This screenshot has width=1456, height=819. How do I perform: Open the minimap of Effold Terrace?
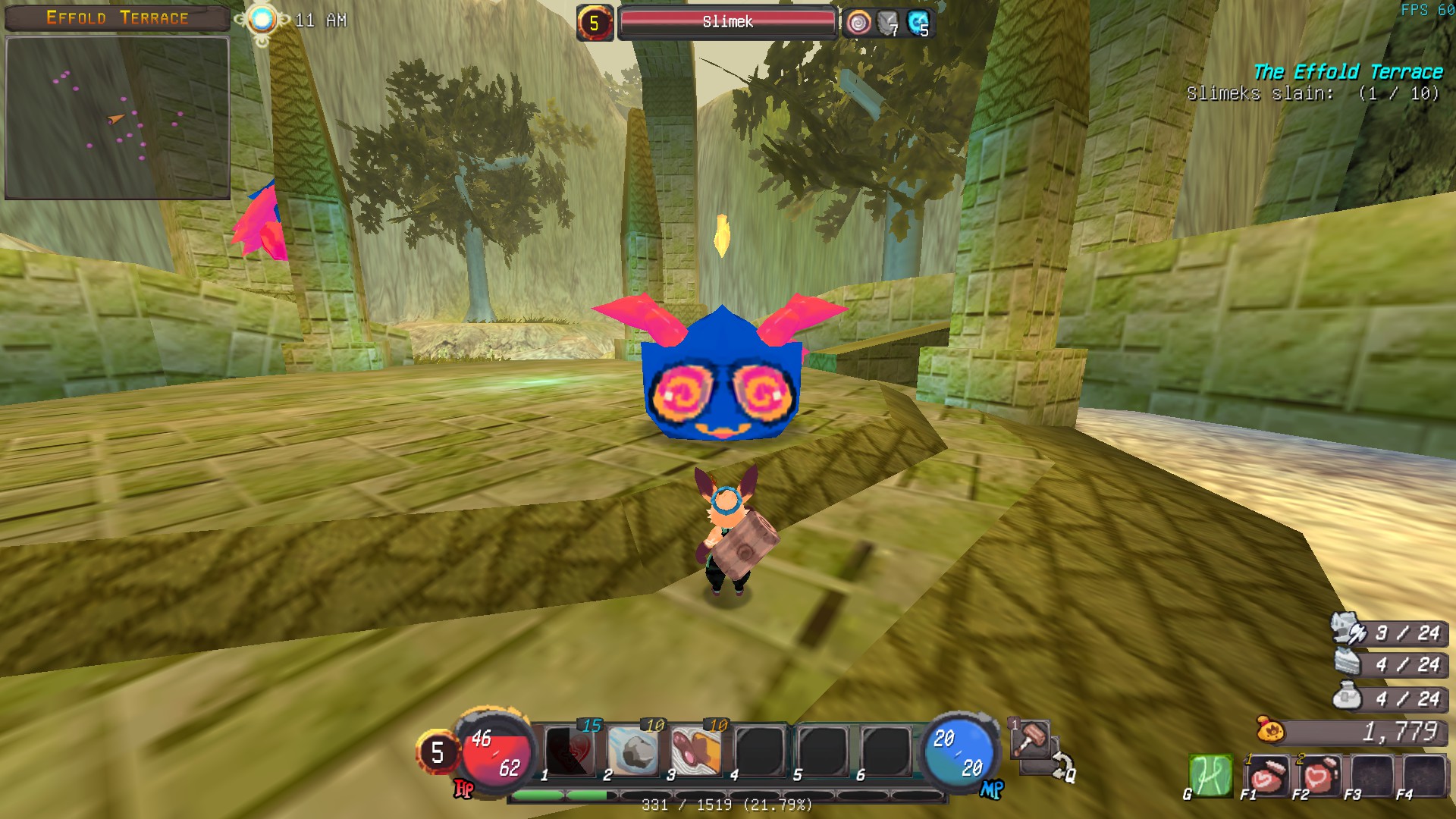[x=118, y=118]
